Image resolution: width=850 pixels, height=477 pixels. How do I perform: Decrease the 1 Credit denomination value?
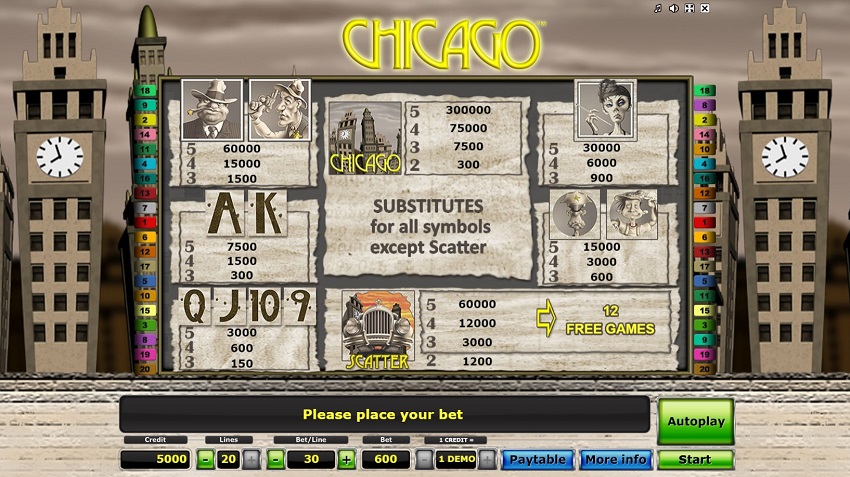424,460
